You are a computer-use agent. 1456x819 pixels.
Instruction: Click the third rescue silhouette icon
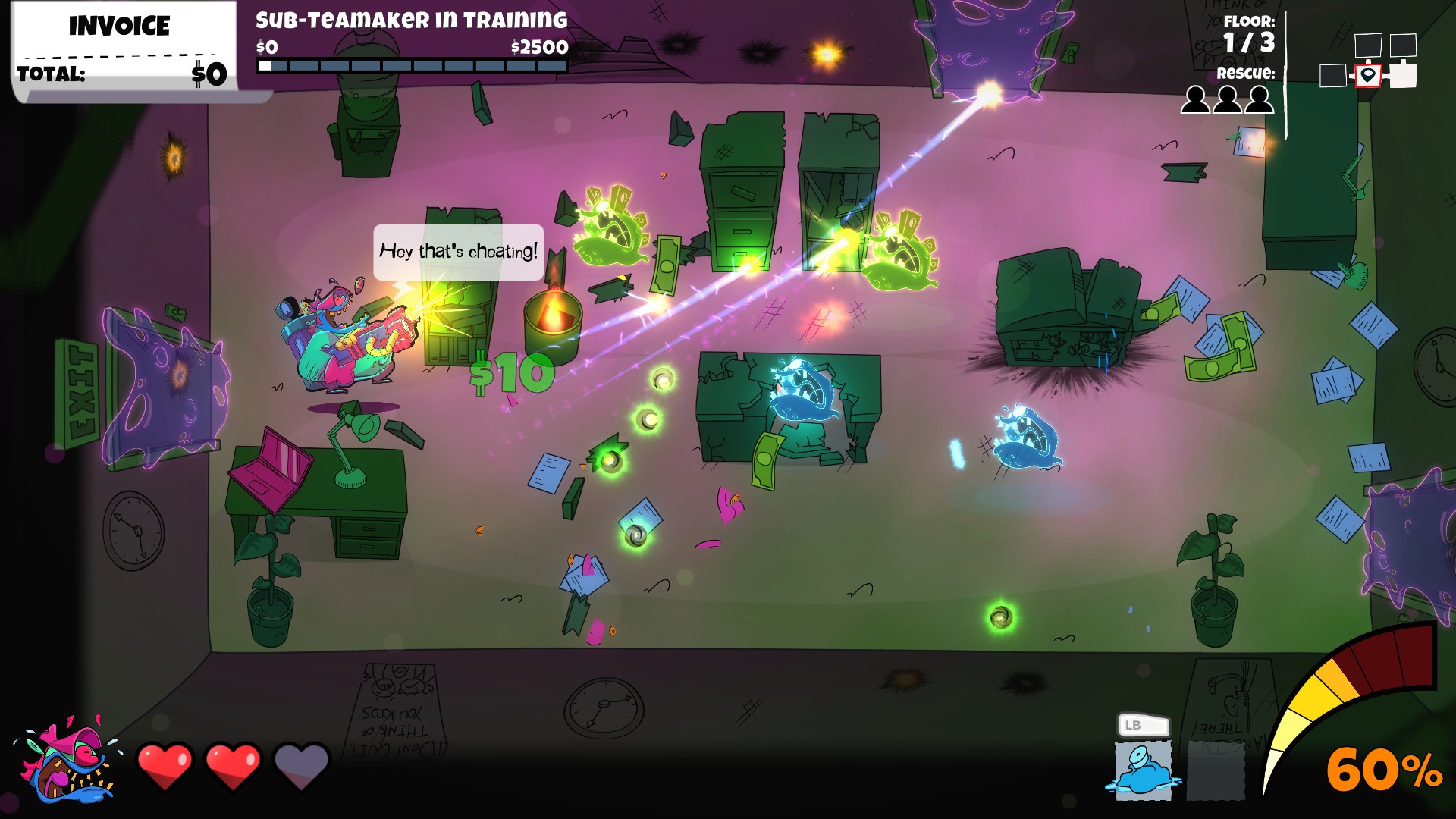tap(1261, 99)
